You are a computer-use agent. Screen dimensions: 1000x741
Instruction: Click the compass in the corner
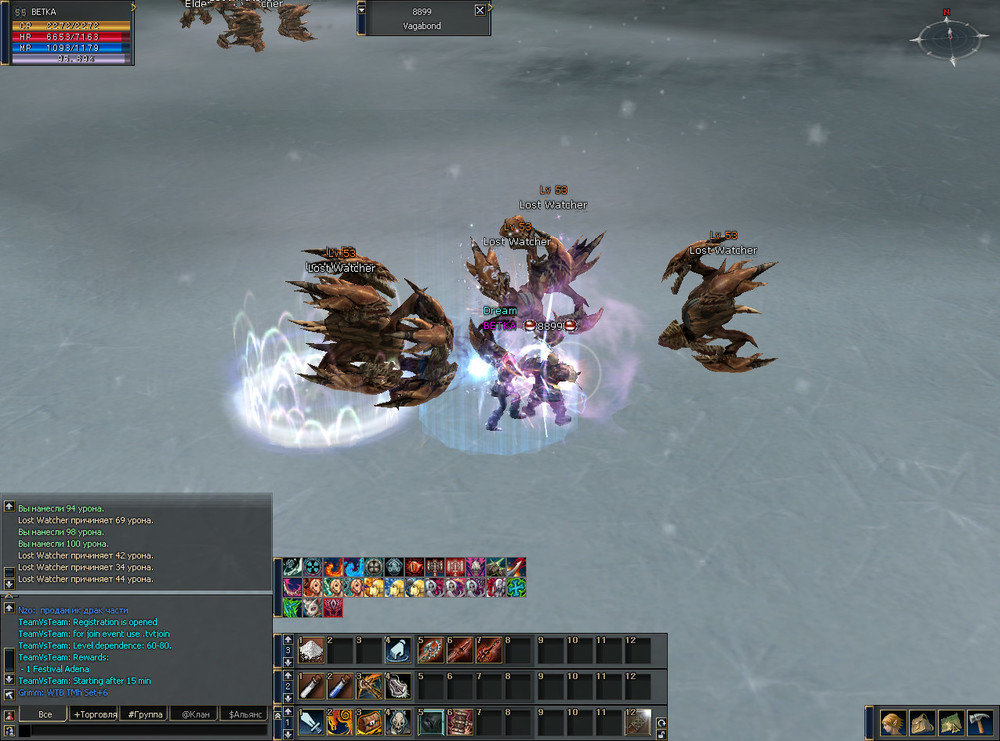946,39
